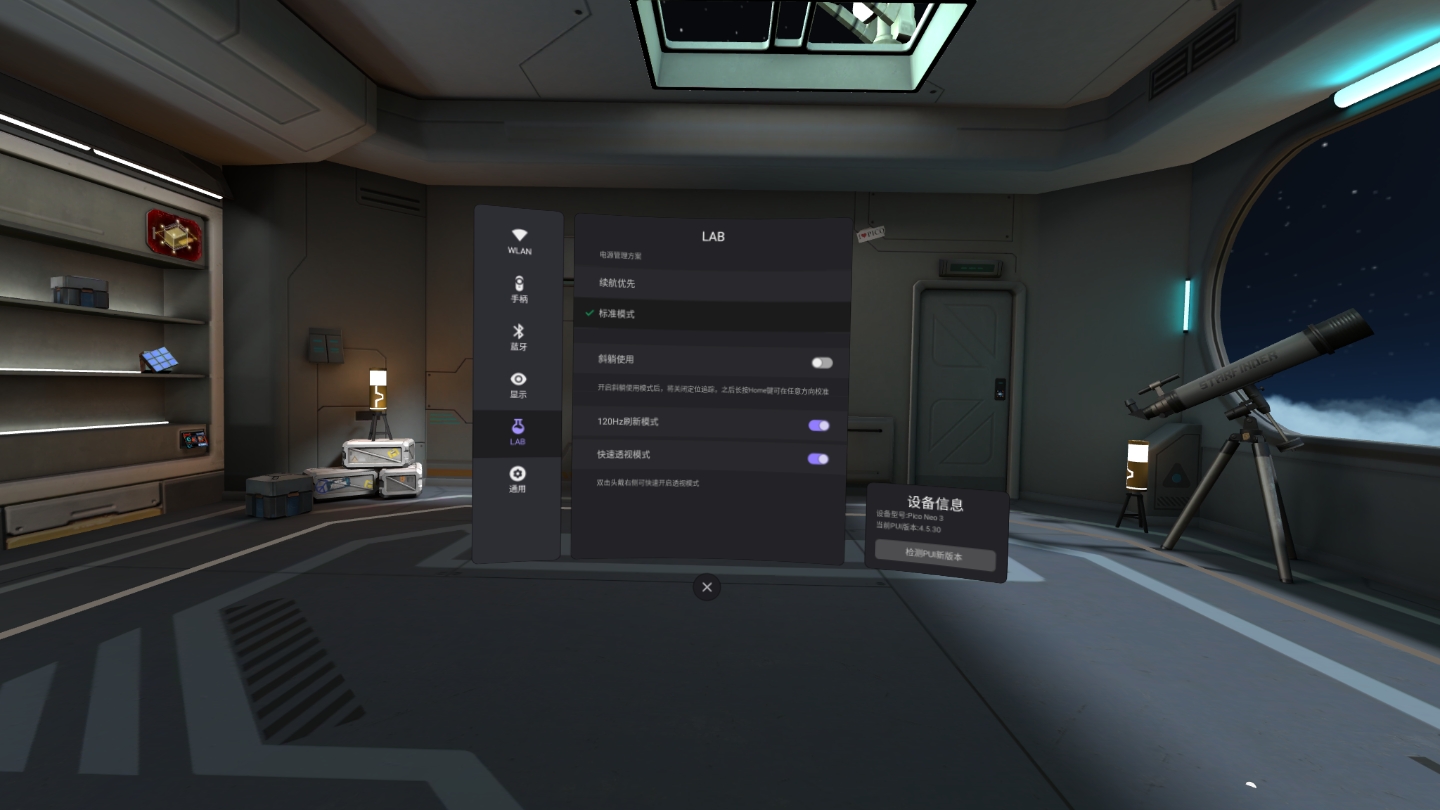Open the 蓝牙 Bluetooth icon
Viewport: 1440px width, 810px height.
click(518, 329)
